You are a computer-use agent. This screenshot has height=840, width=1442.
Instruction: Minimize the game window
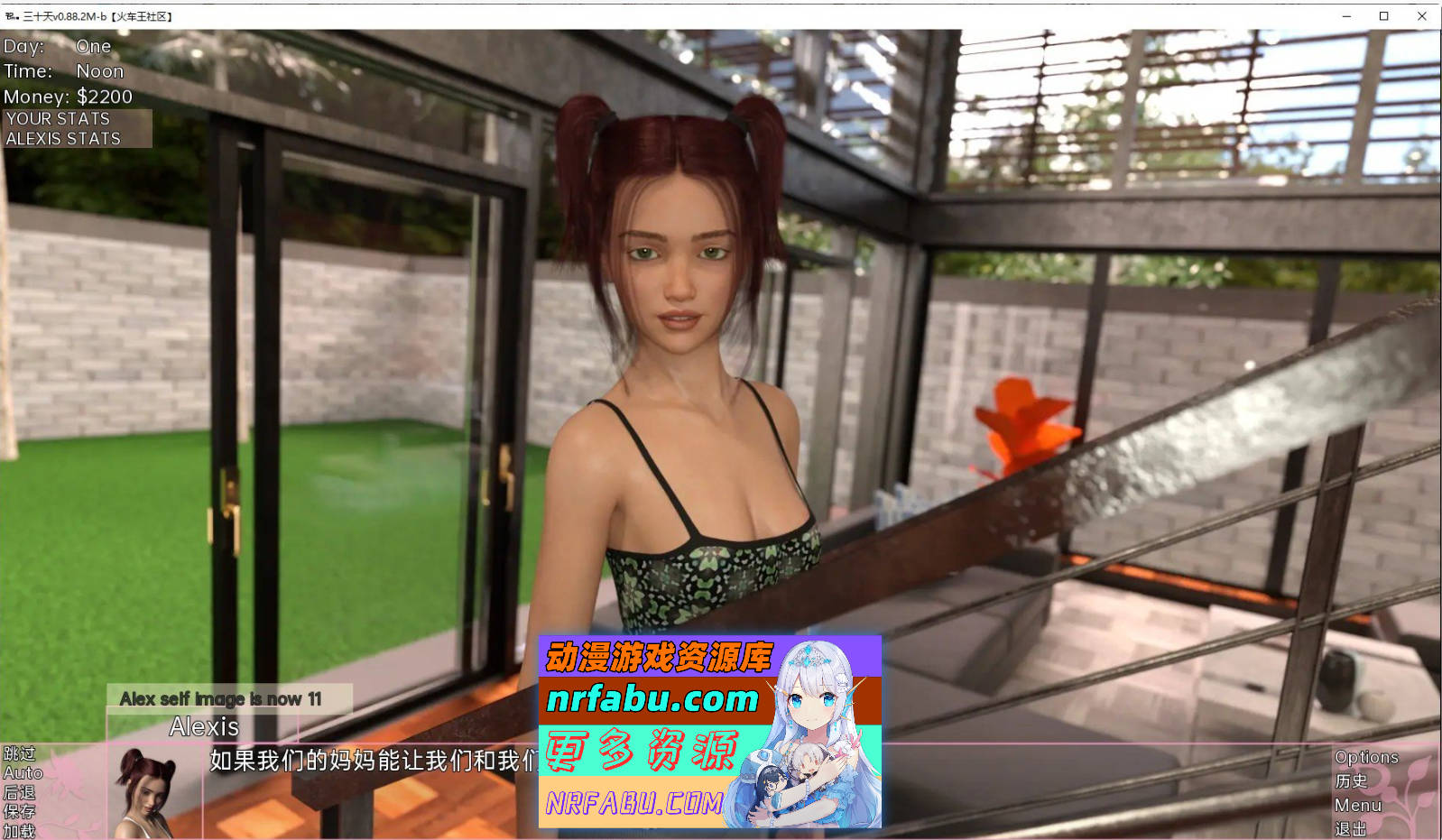tap(1348, 15)
